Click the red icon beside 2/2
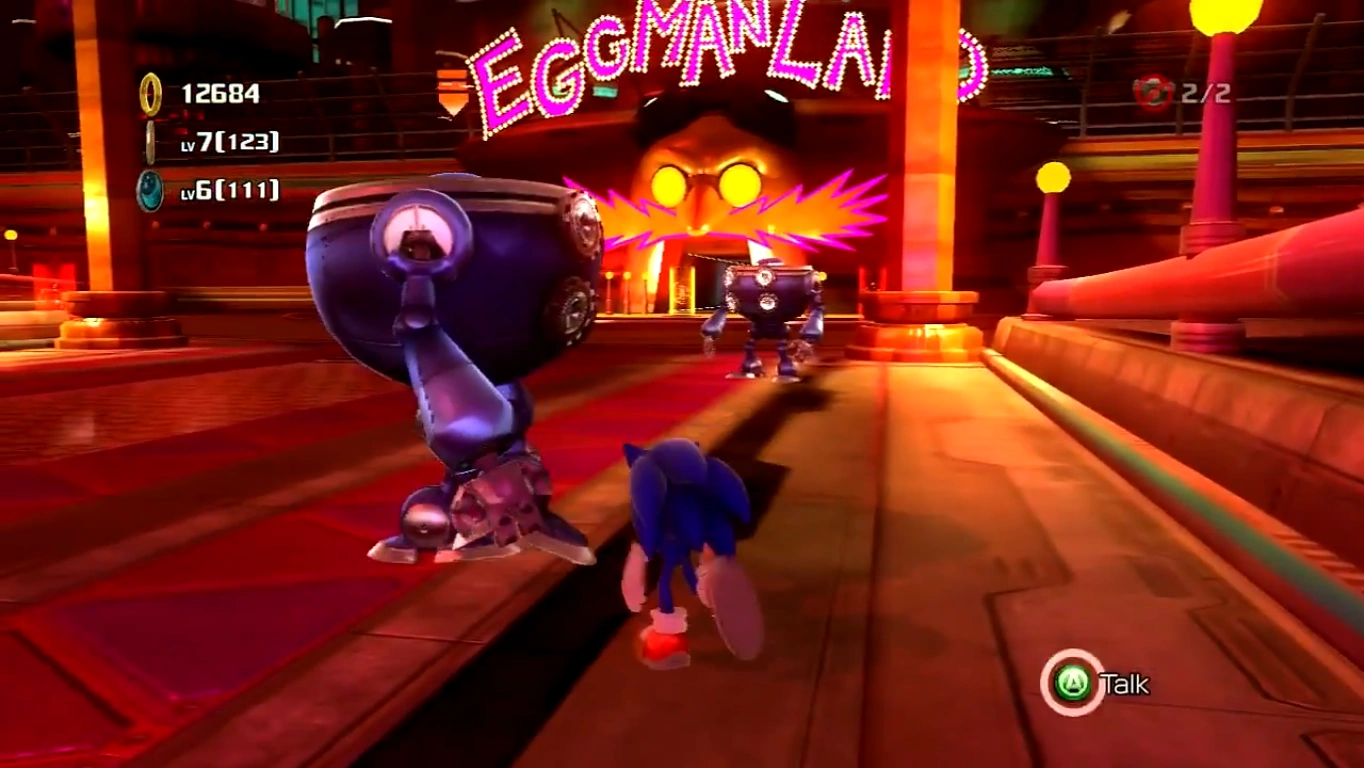The image size is (1364, 768). 1153,93
